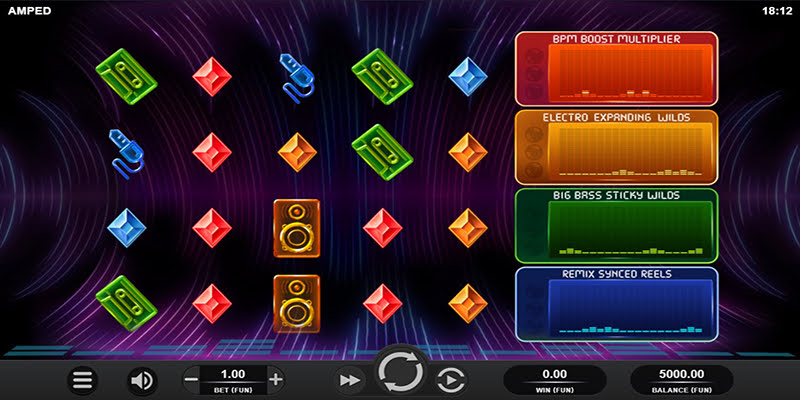Decrease bet with the minus button
This screenshot has width=800, height=400.
(192, 379)
